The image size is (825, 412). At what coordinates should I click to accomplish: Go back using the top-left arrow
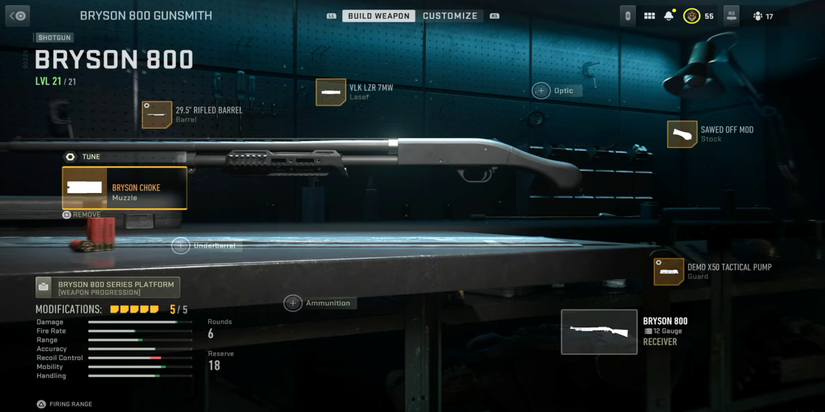(18, 16)
